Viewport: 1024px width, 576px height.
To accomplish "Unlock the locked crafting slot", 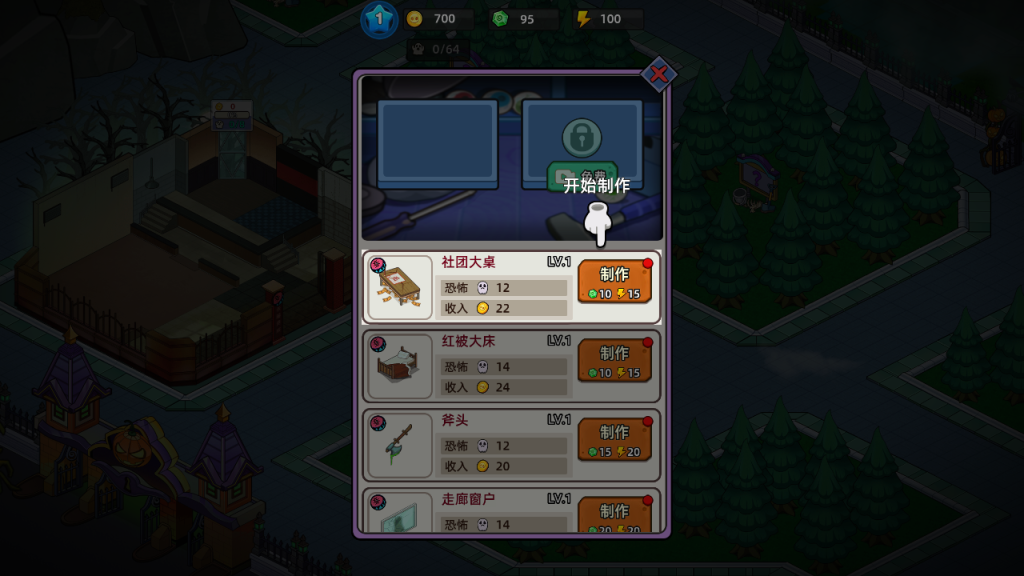I will (x=581, y=145).
